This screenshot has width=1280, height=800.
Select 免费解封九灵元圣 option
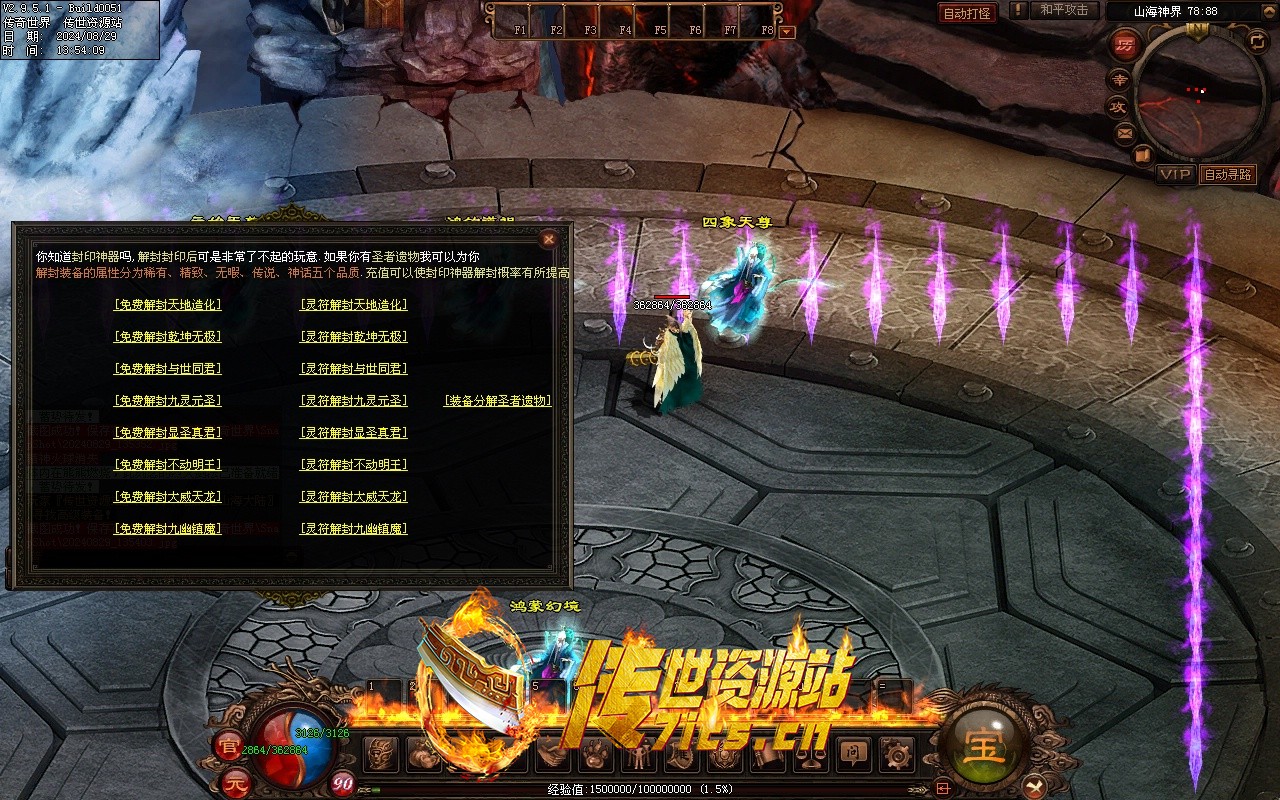(x=168, y=401)
